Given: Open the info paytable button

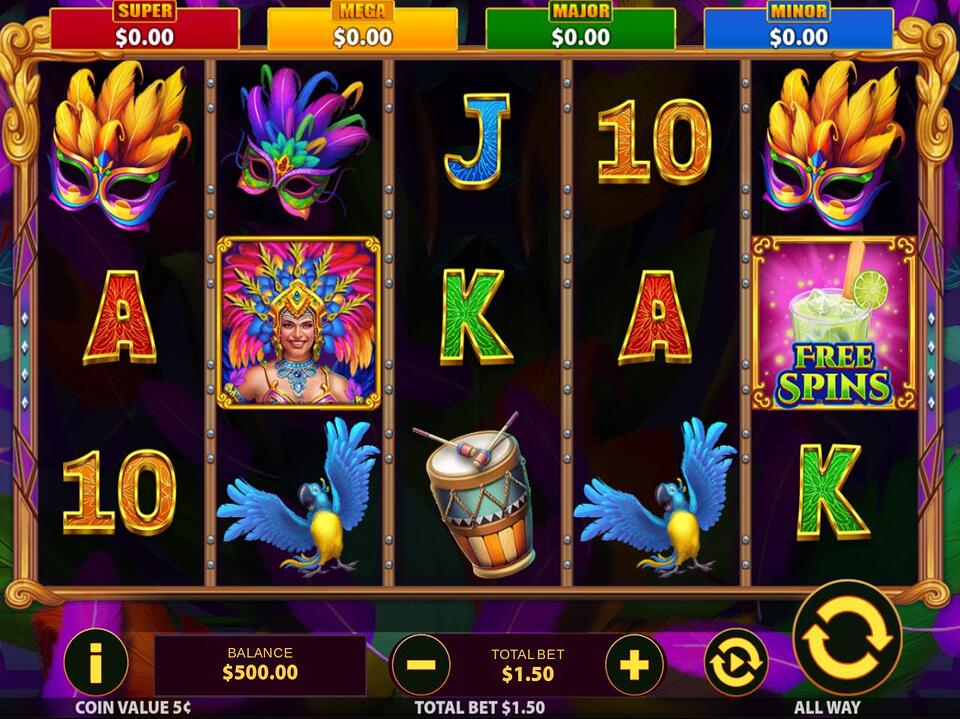Looking at the screenshot, I should [95, 662].
